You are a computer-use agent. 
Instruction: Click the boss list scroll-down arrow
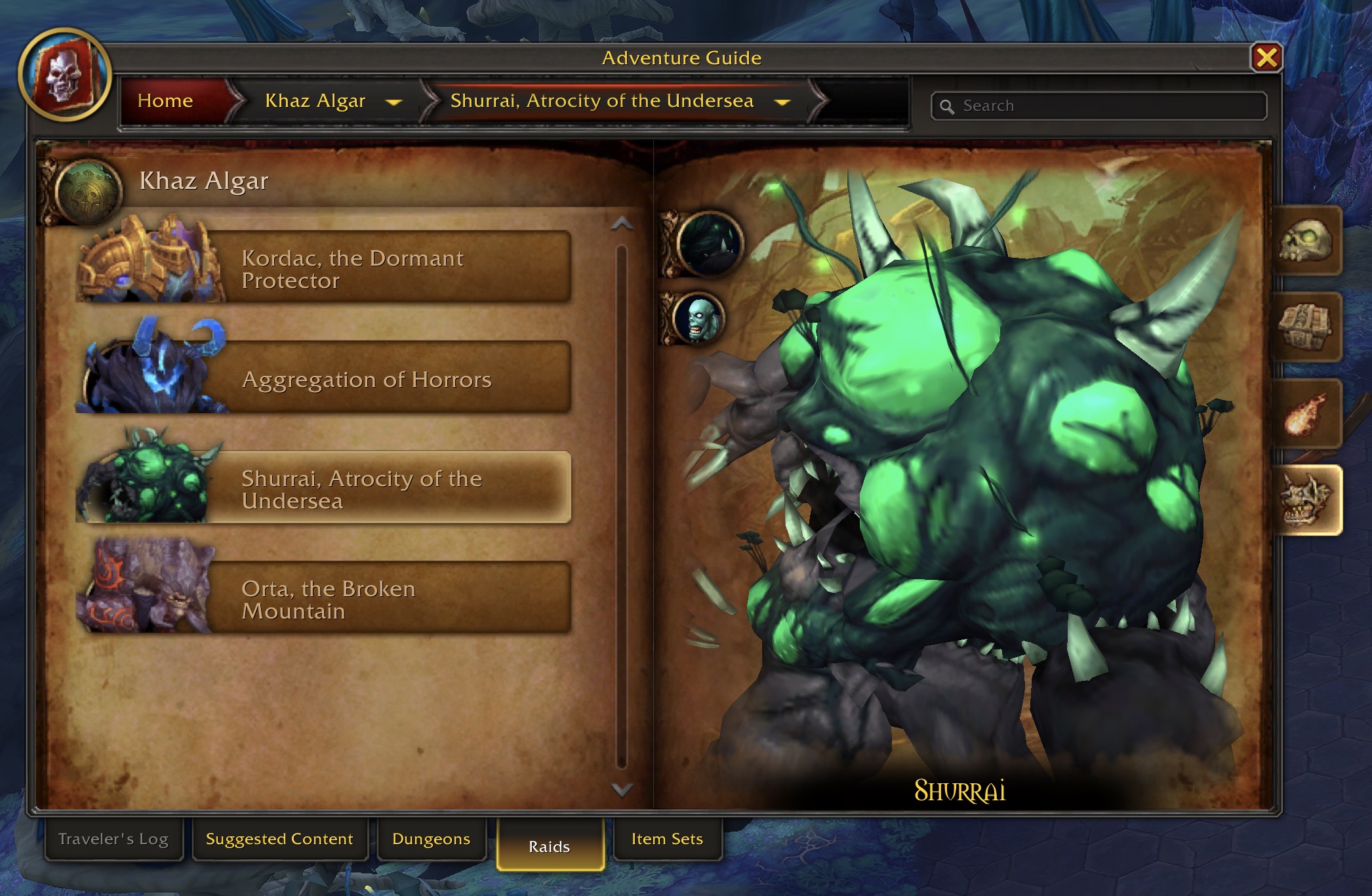(x=622, y=789)
